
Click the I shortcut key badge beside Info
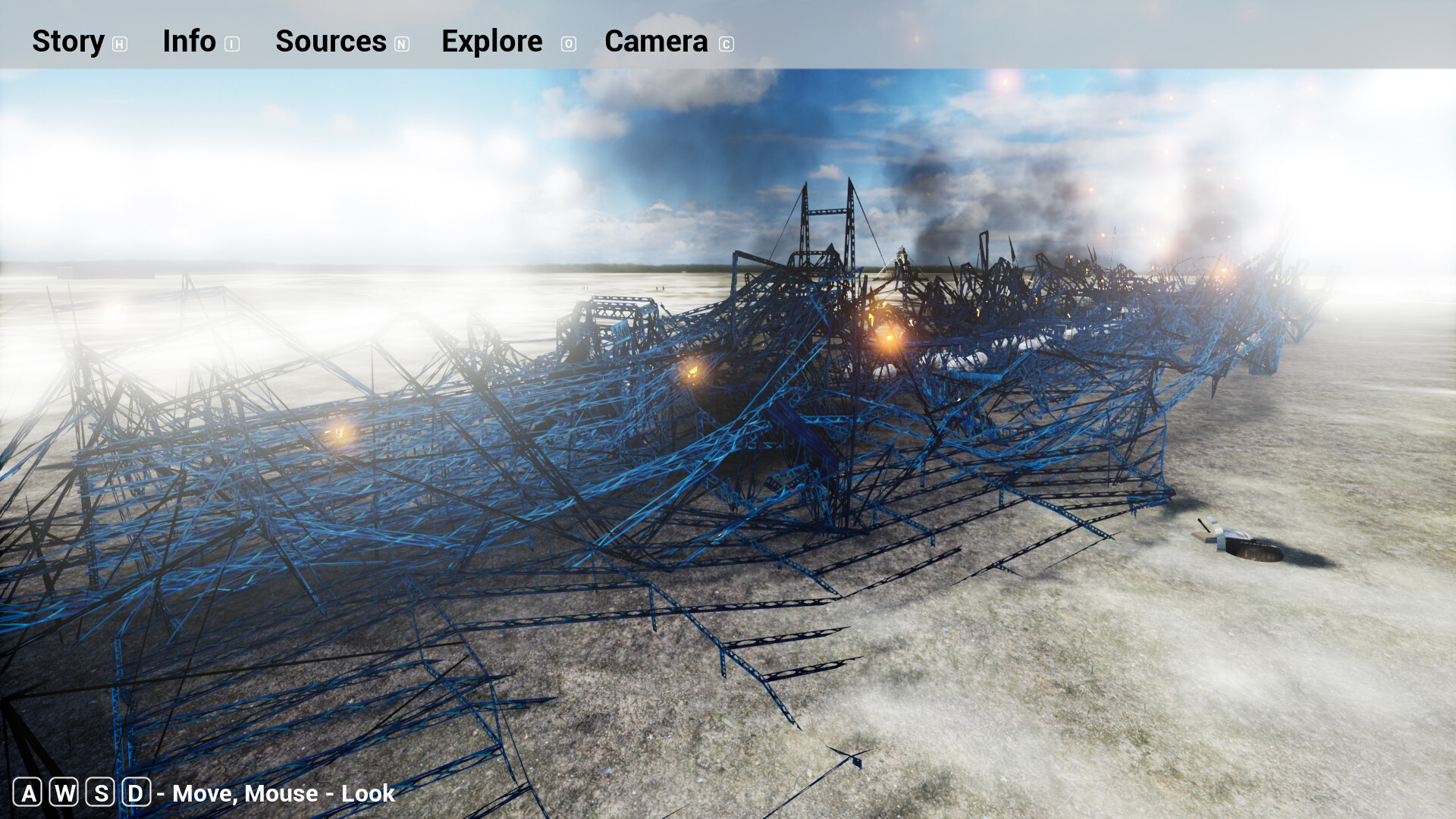coord(231,44)
